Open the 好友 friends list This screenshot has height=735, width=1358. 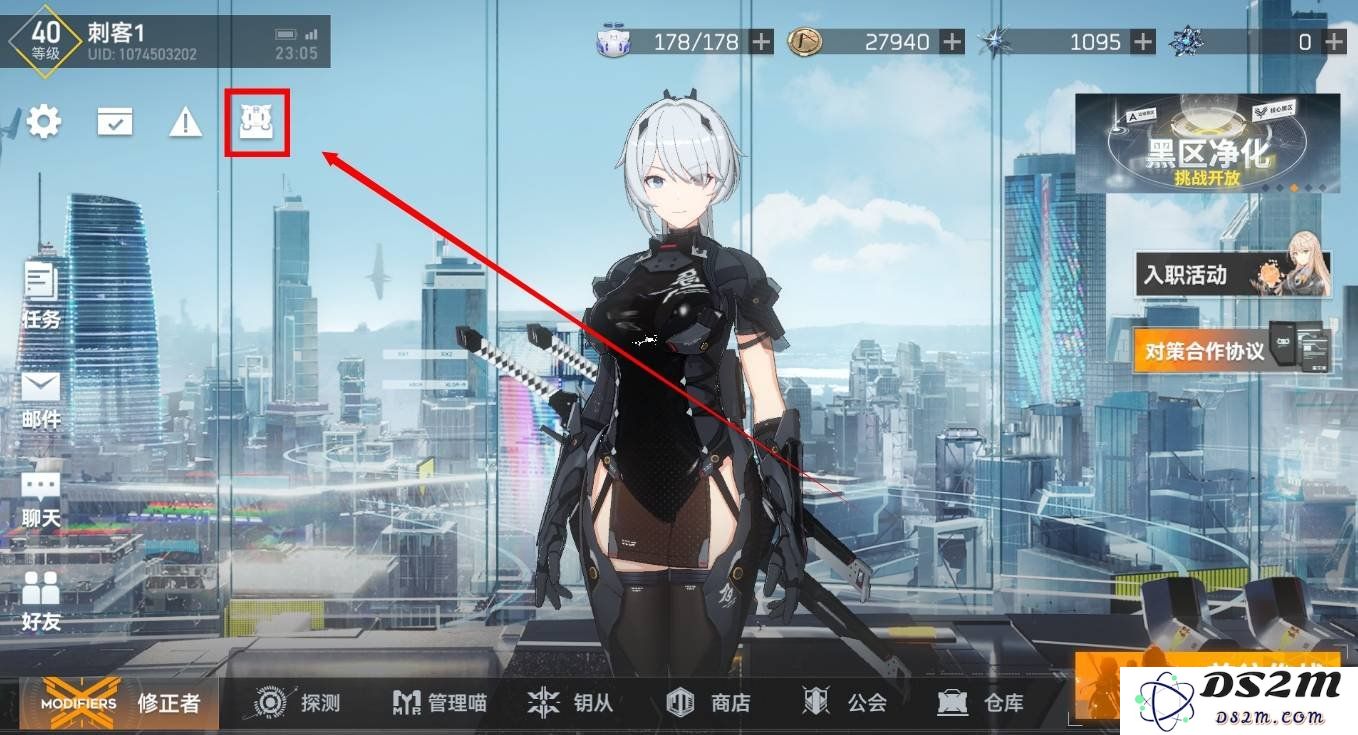coord(41,601)
